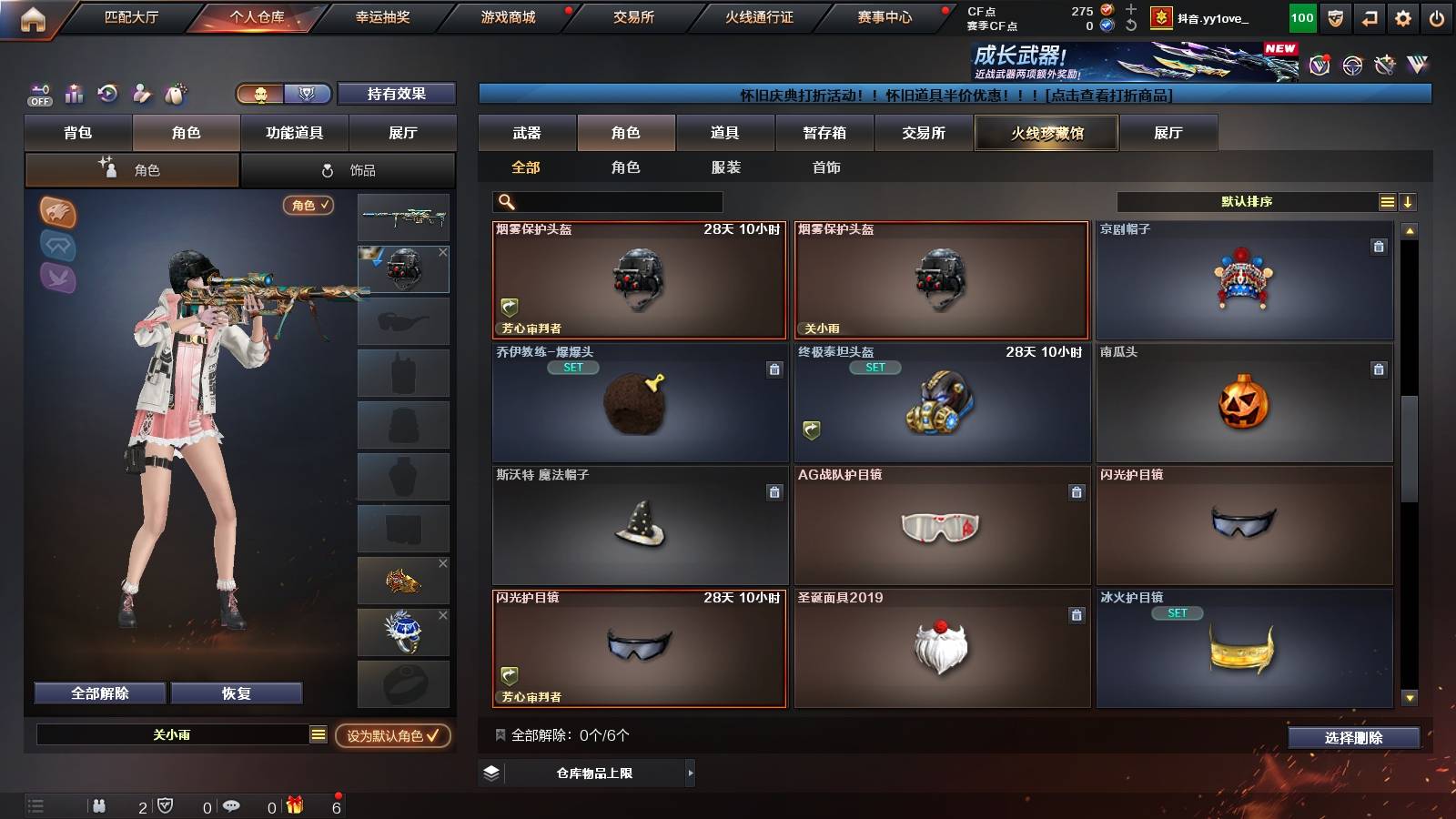Image resolution: width=1456 pixels, height=819 pixels.
Task: Click the 全部解除 button
Action: click(x=98, y=693)
